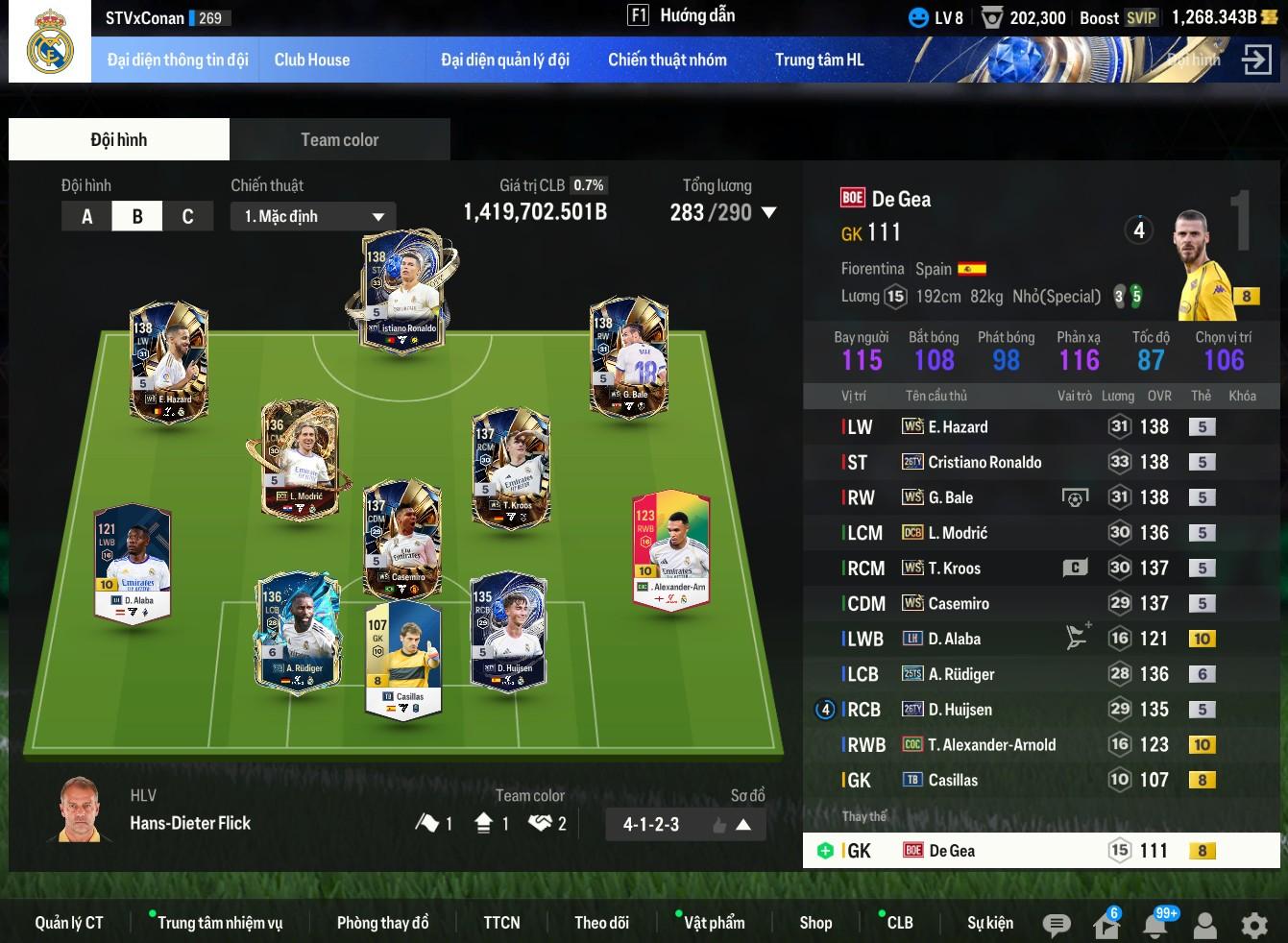This screenshot has height=943, width=1288.
Task: Open Phòng thay đồ
Action: pyautogui.click(x=382, y=923)
